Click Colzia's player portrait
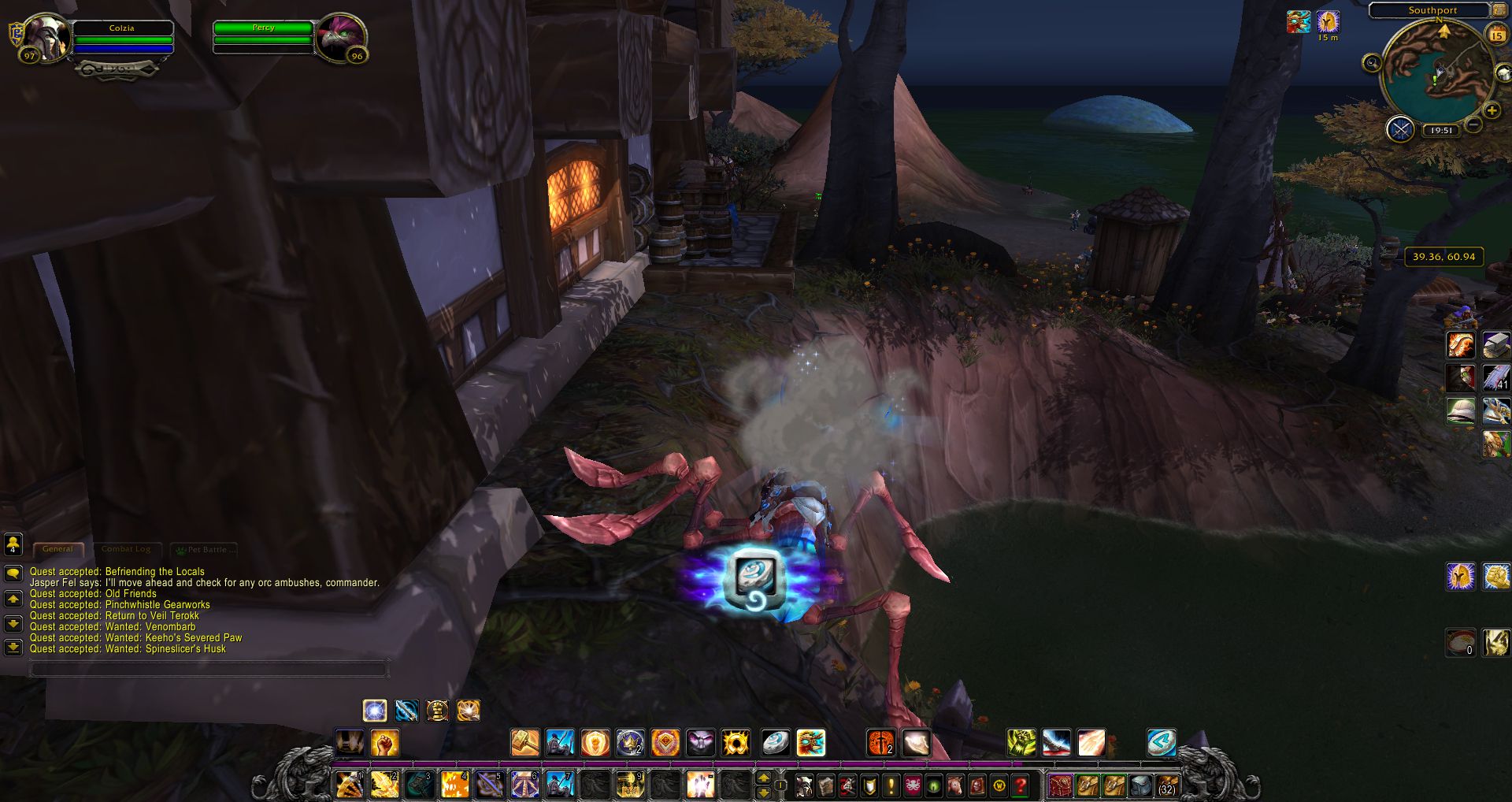 point(46,37)
